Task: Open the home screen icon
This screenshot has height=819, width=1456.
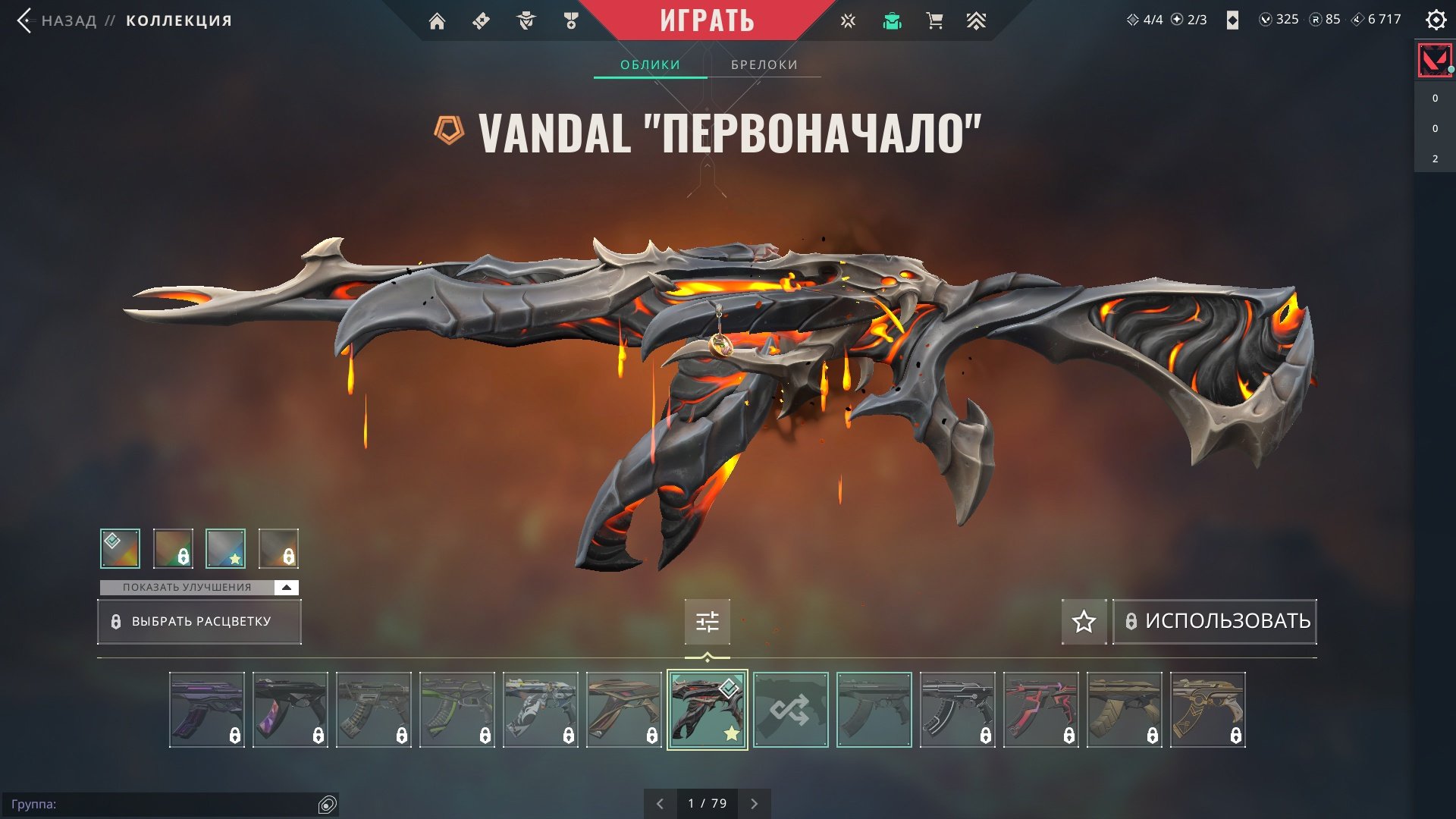Action: pyautogui.click(x=437, y=21)
